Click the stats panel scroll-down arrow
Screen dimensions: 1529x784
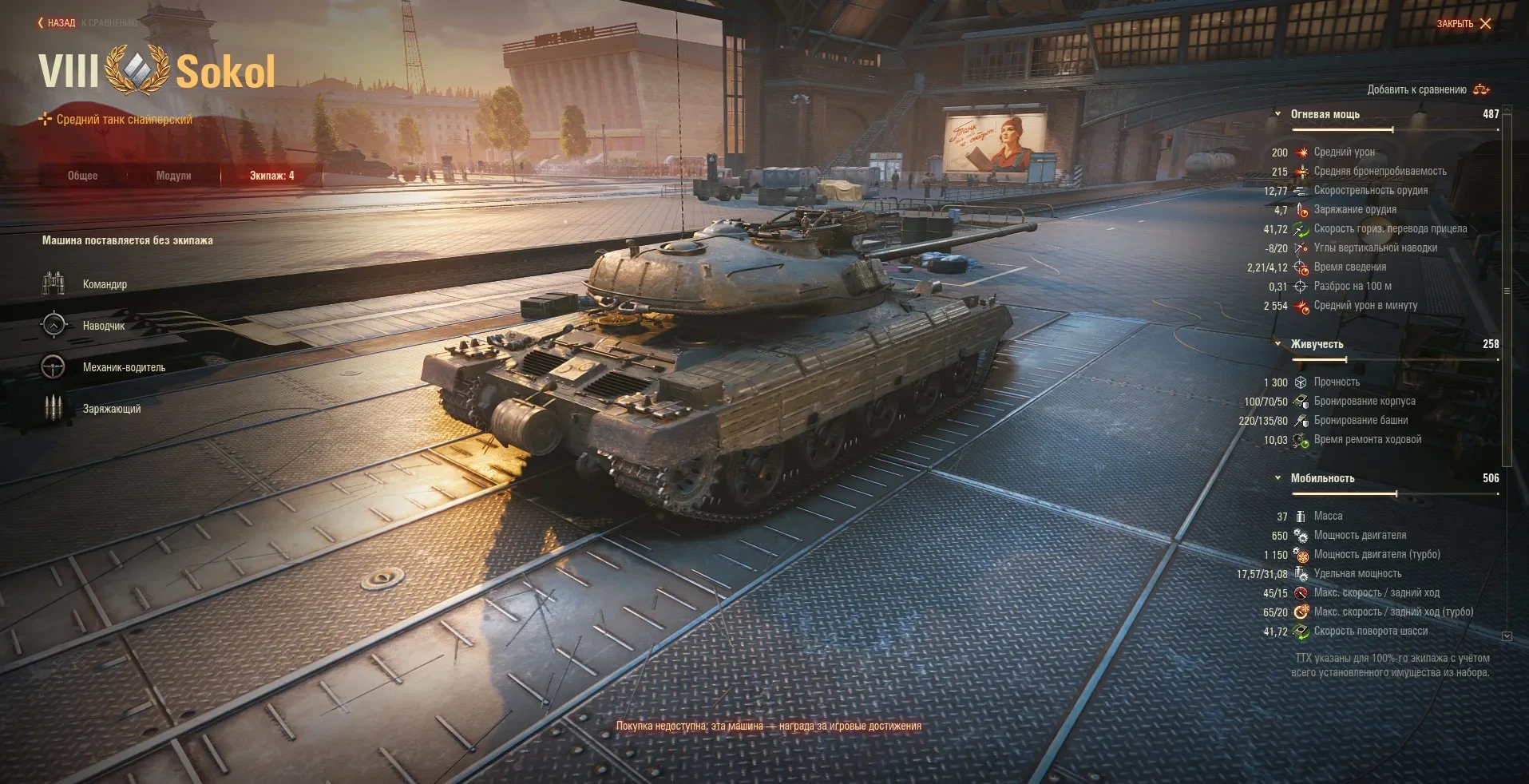tap(1507, 636)
